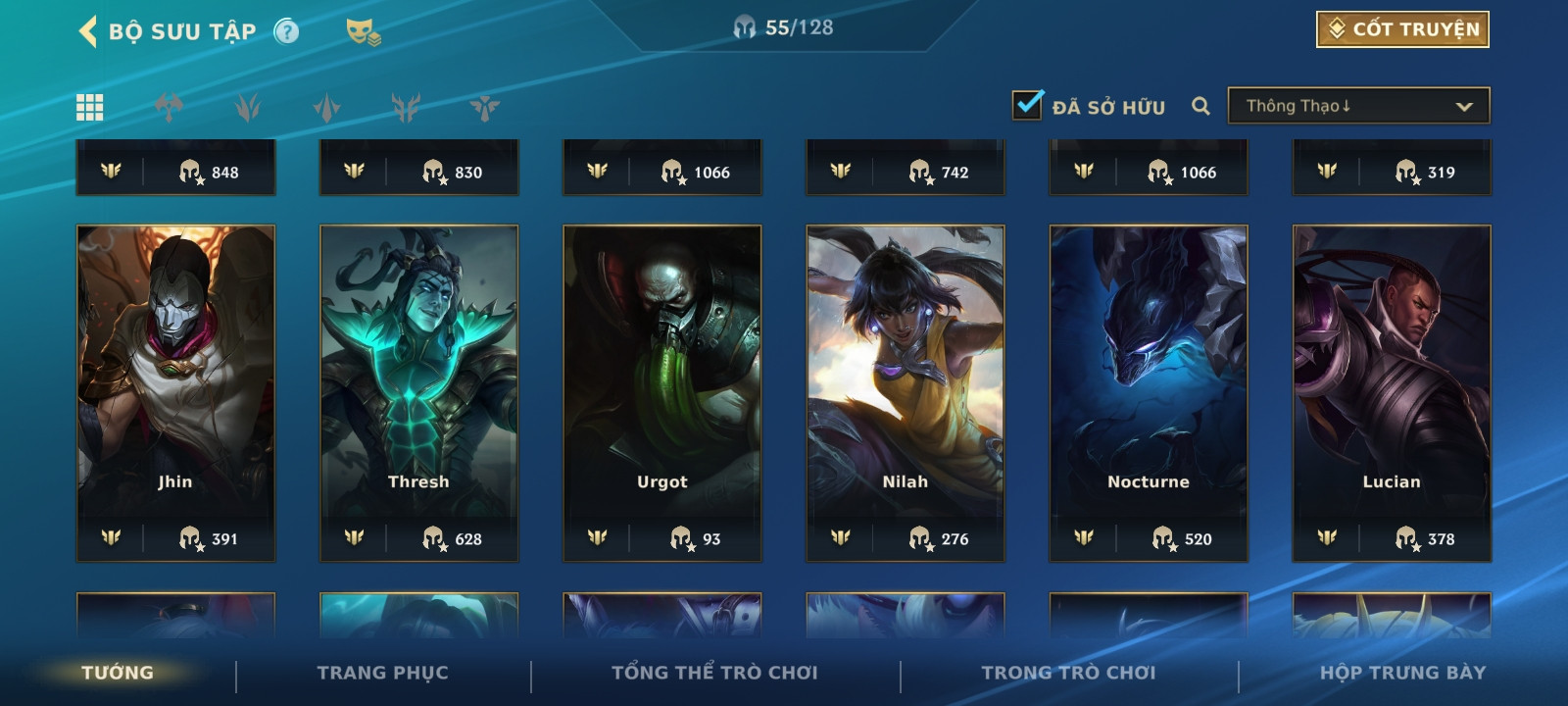This screenshot has width=1568, height=706.
Task: Open the champion search magnifier
Action: pyautogui.click(x=1200, y=106)
